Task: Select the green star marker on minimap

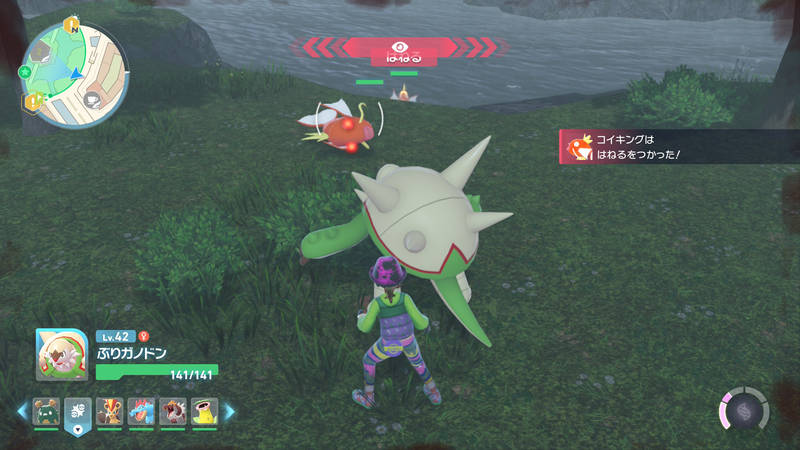Action: (x=23, y=72)
